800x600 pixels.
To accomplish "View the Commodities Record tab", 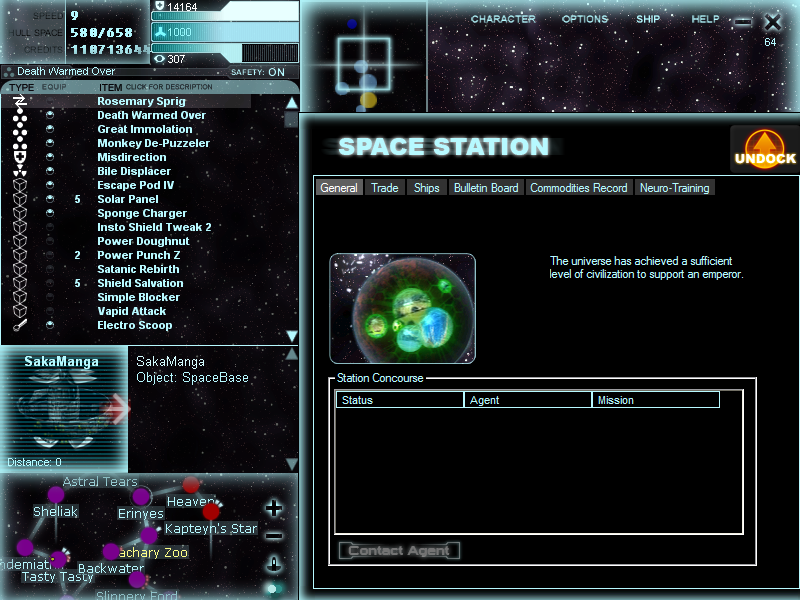I will click(x=579, y=188).
